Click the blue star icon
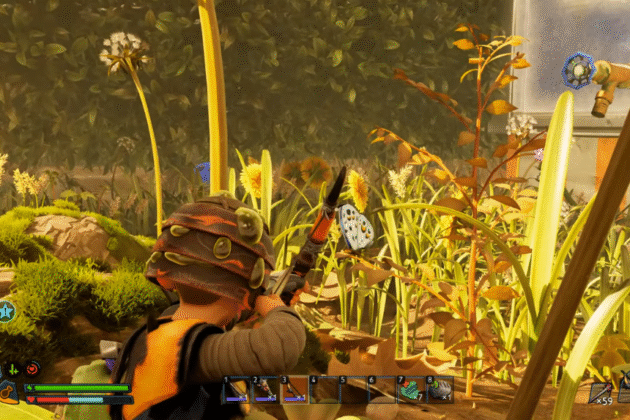Image resolution: width=630 pixels, height=420 pixels. coord(6,312)
